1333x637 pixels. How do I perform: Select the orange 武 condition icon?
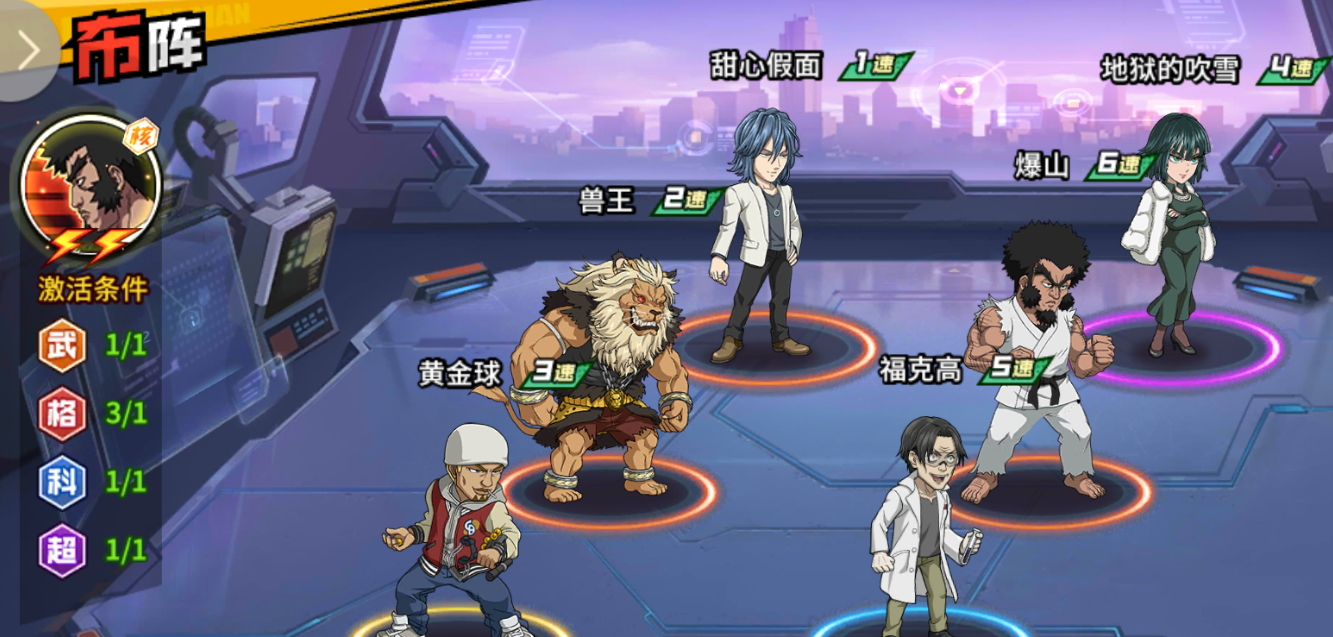point(62,346)
